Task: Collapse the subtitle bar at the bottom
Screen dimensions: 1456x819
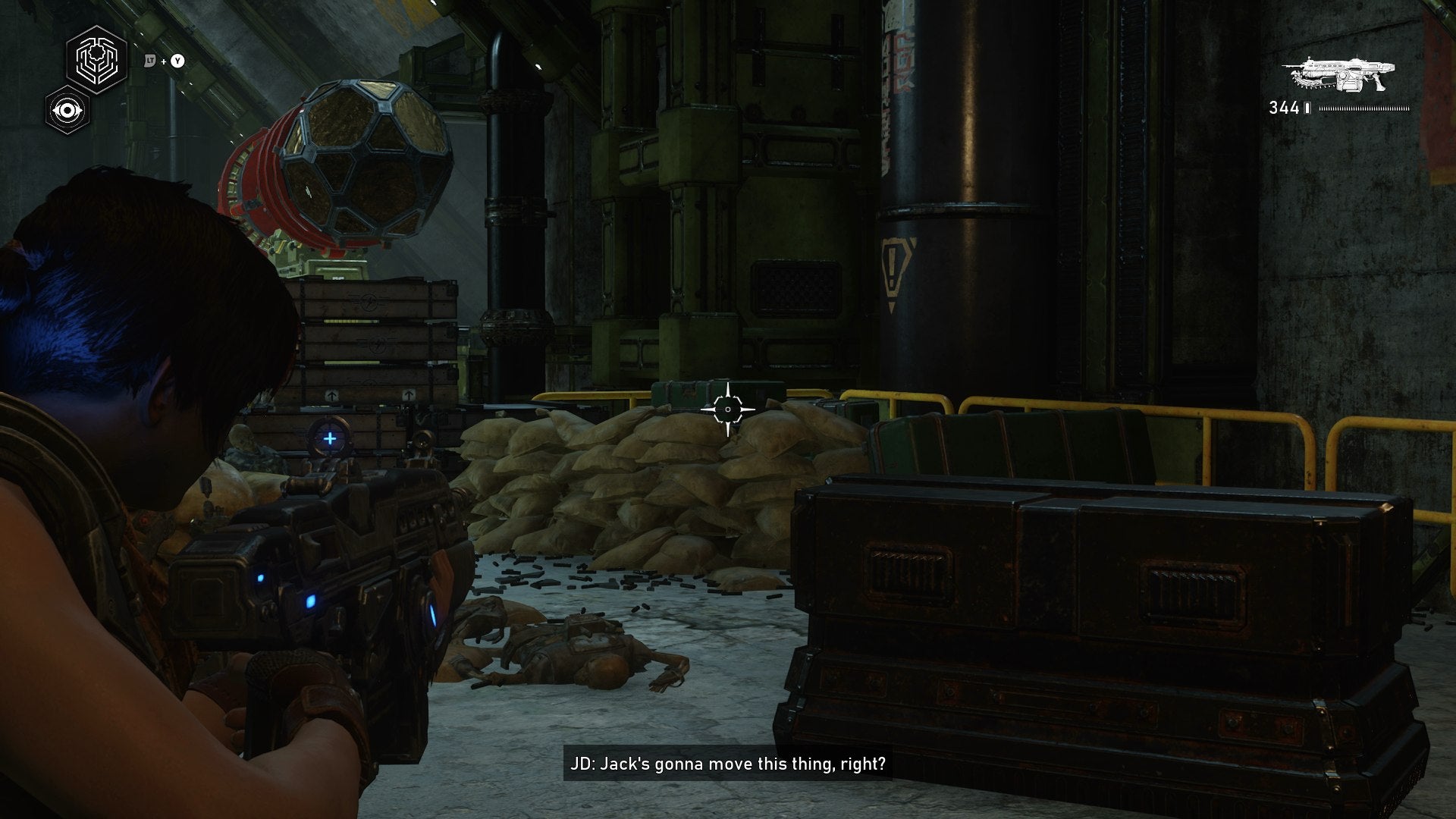Action: [728, 766]
